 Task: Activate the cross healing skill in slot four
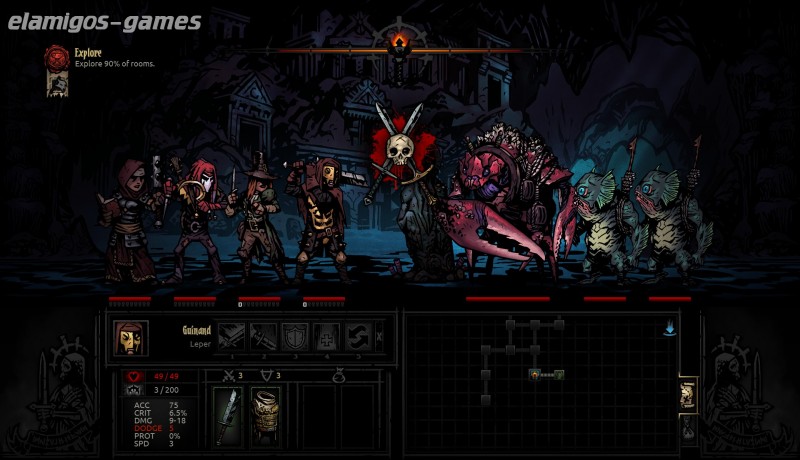coord(327,336)
